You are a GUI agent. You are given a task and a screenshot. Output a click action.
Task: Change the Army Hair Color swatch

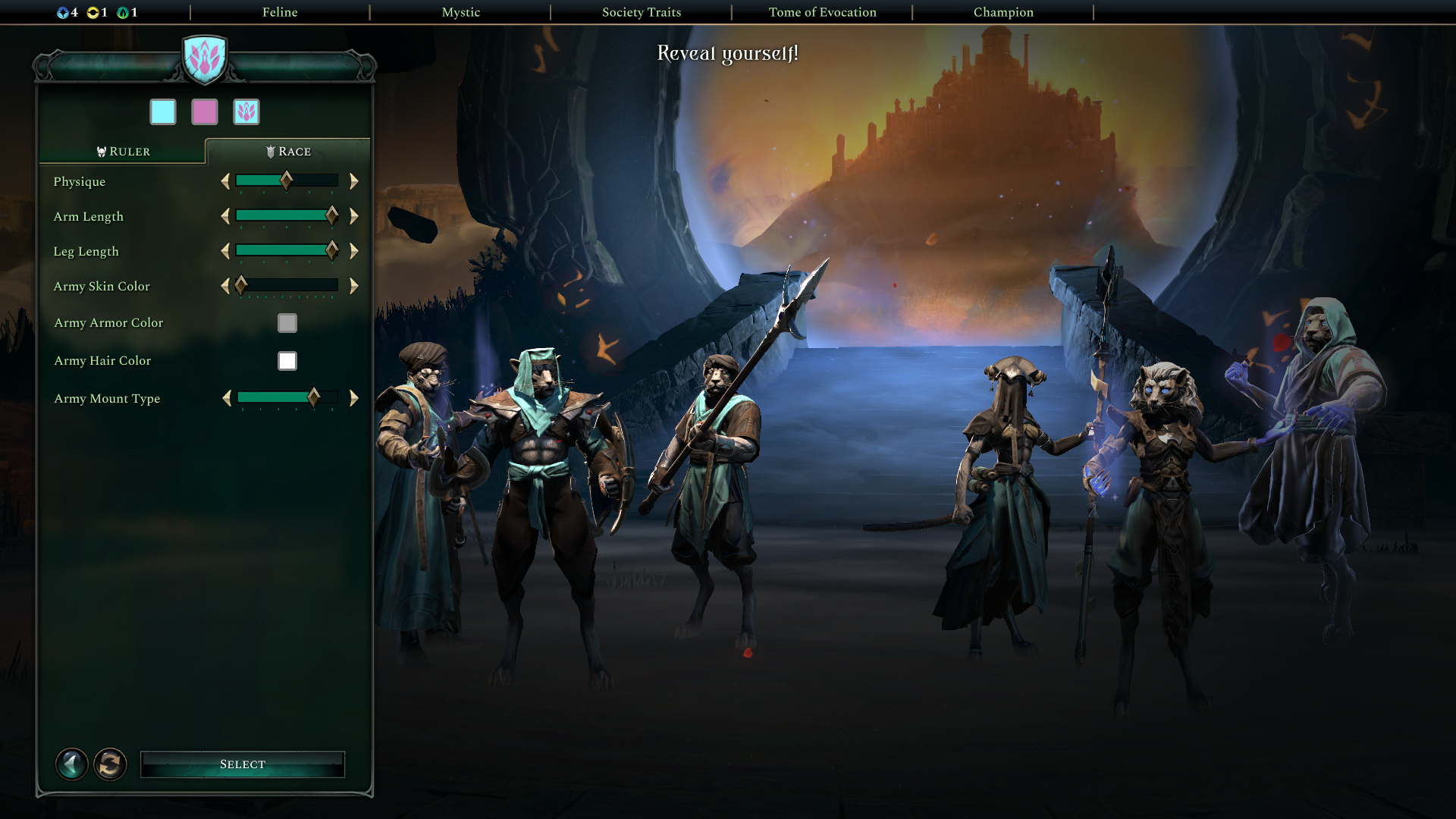[x=287, y=361]
